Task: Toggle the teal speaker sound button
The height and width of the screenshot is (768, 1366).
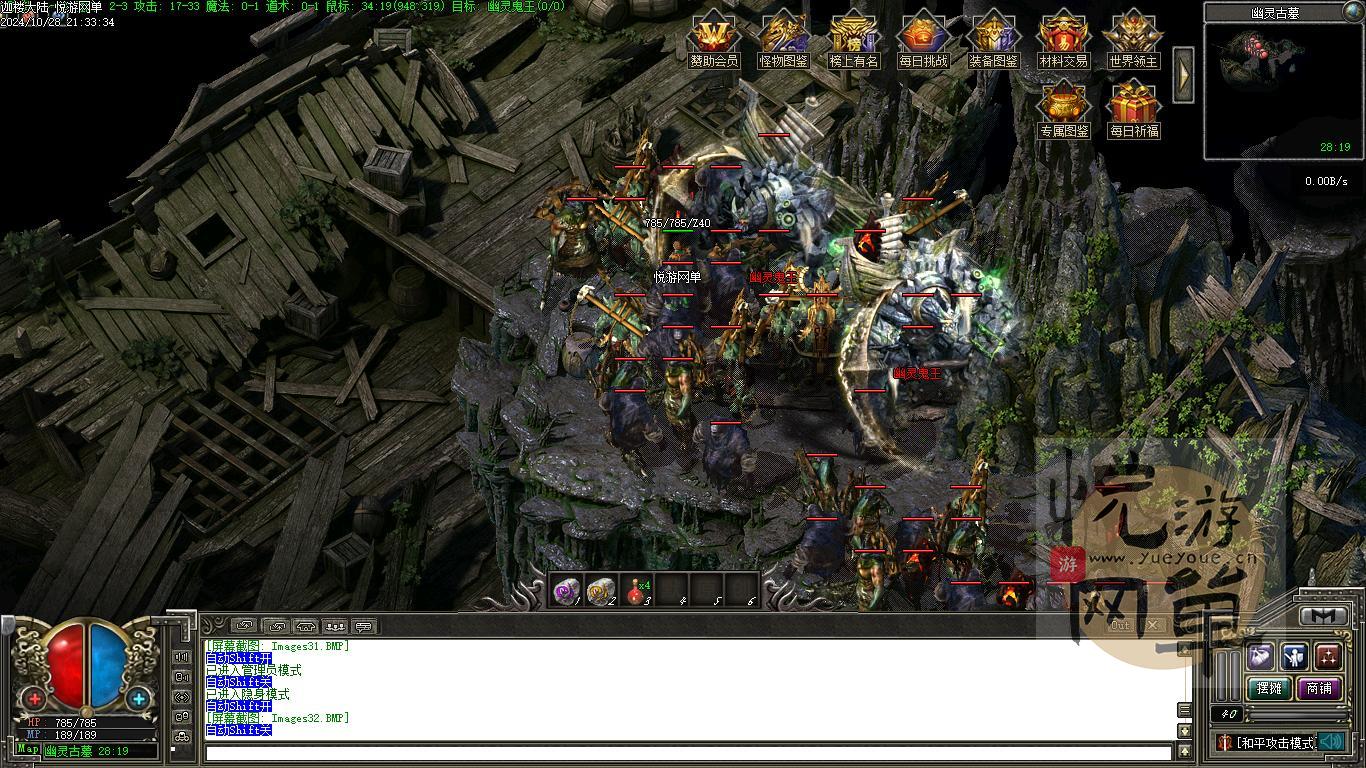Action: point(1330,742)
